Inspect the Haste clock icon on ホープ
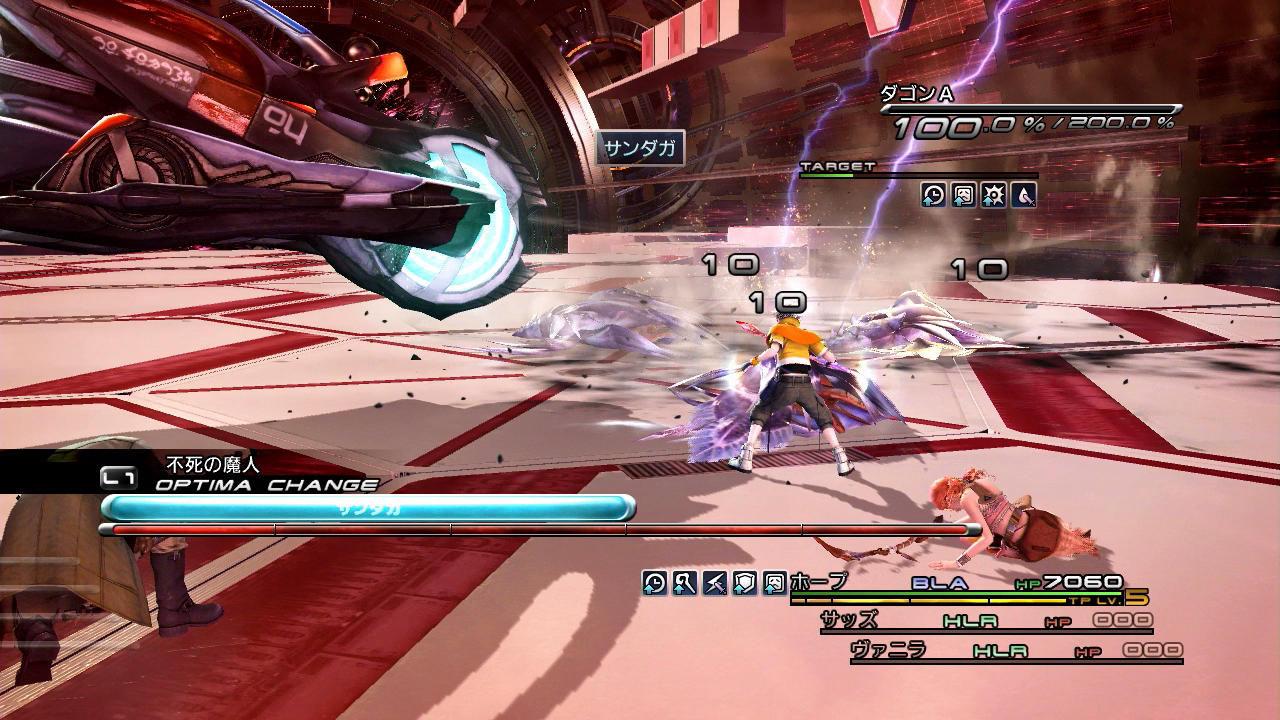Image resolution: width=1280 pixels, height=720 pixels. point(654,583)
